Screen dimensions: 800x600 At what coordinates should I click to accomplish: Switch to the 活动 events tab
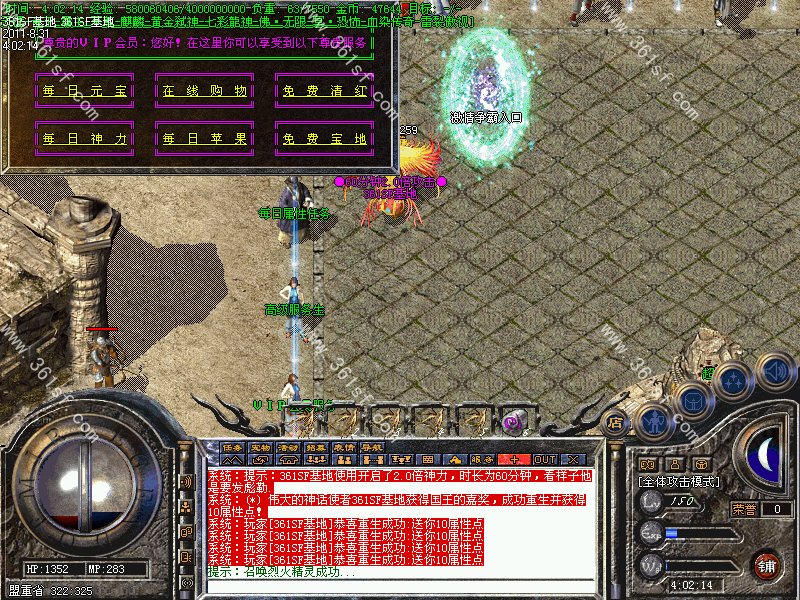click(288, 447)
